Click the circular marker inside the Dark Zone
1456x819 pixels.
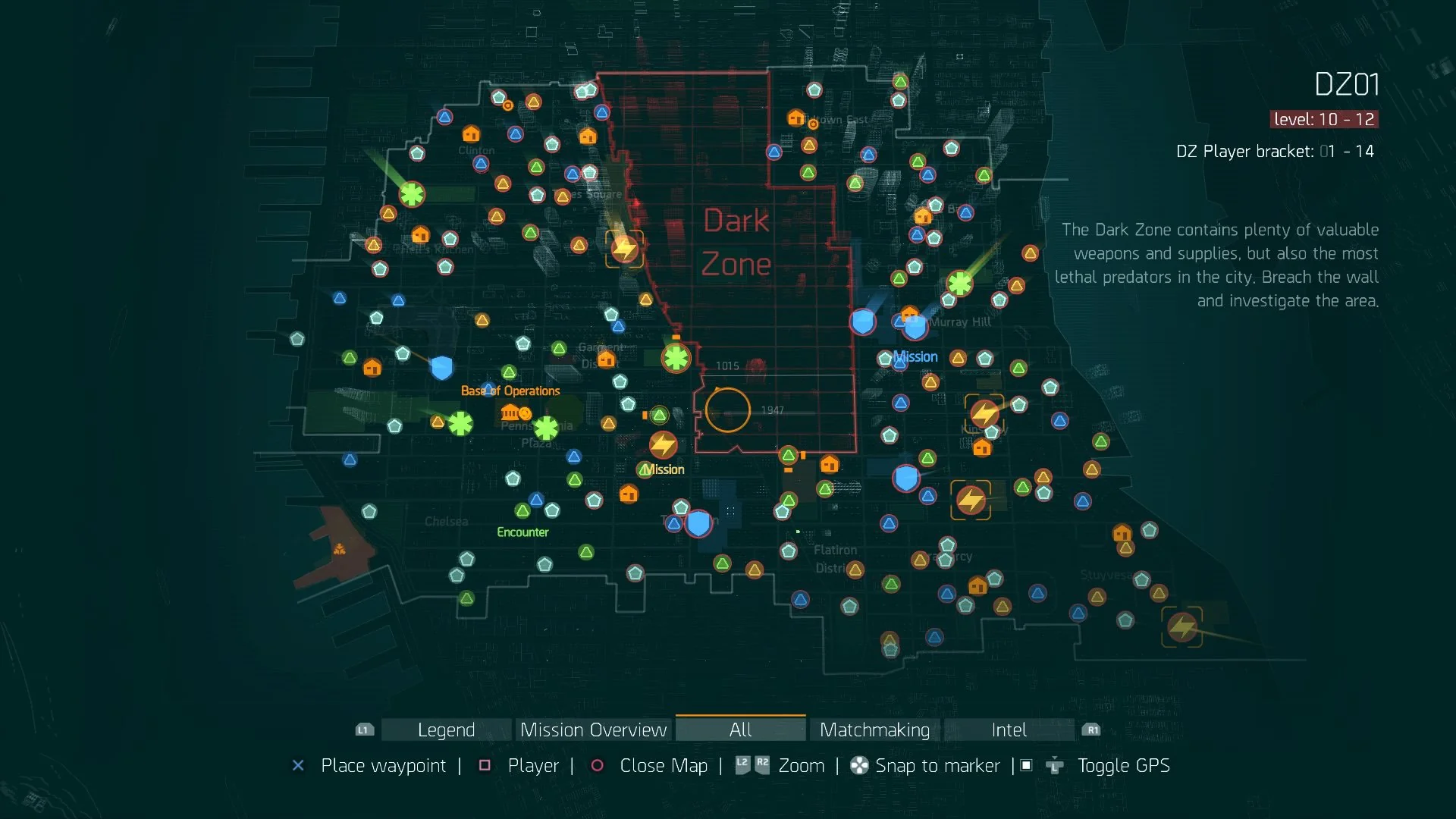point(727,410)
